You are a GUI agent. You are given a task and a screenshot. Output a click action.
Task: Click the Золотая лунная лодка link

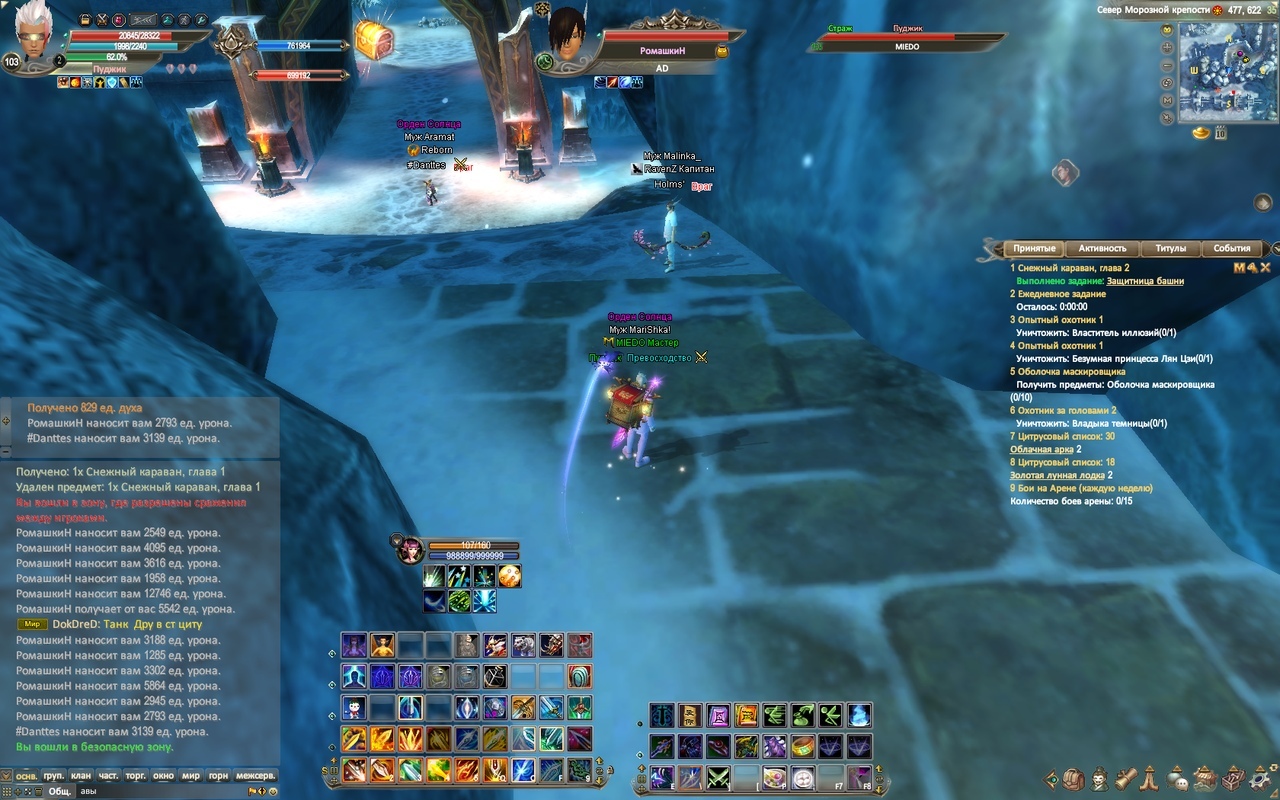1057,475
